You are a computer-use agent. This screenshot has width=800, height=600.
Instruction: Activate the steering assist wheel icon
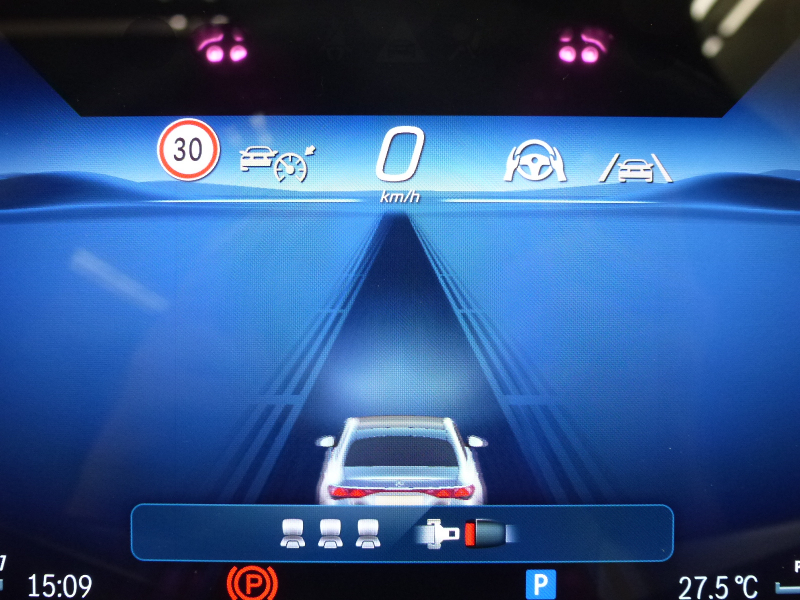click(x=537, y=162)
